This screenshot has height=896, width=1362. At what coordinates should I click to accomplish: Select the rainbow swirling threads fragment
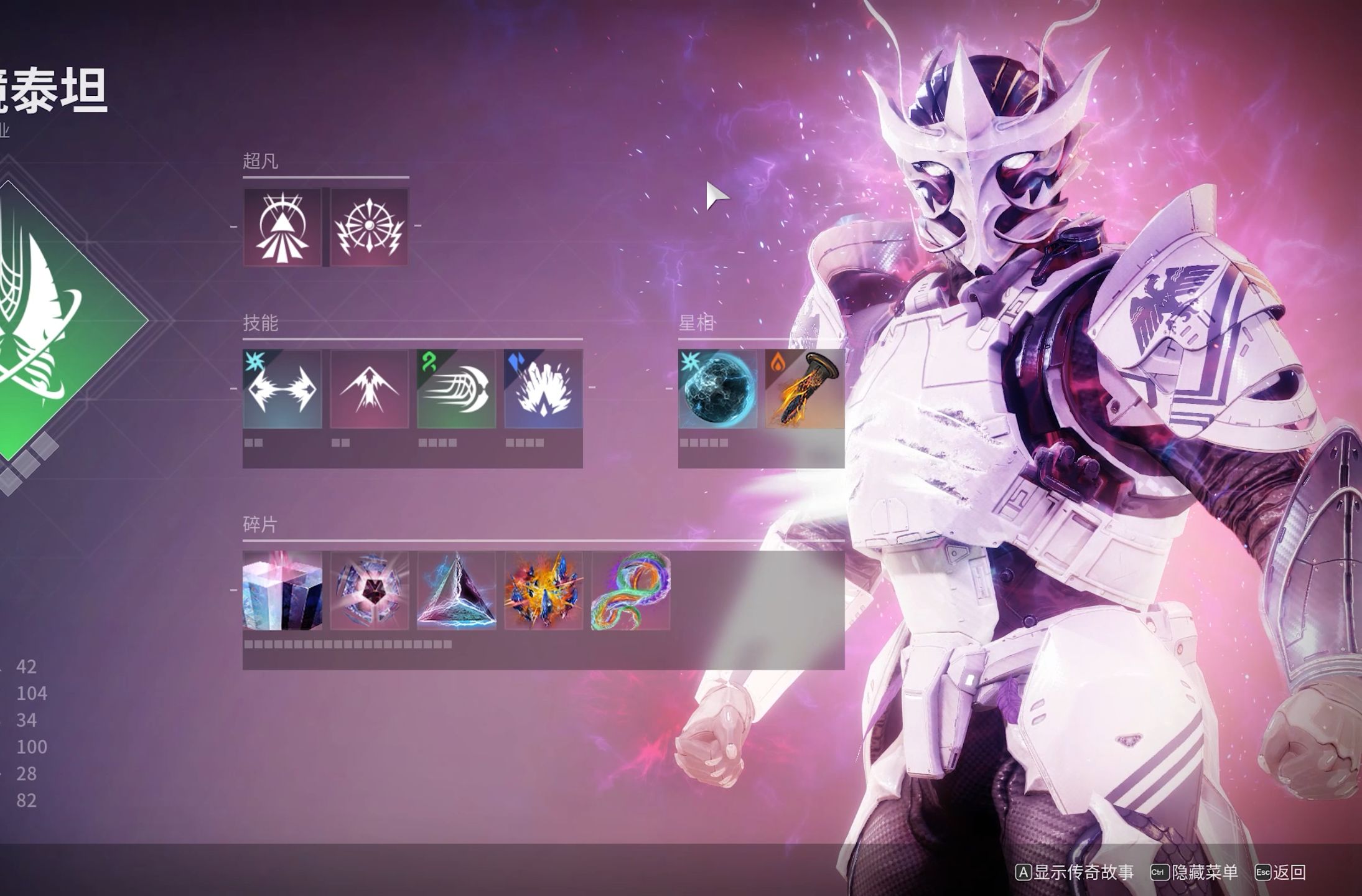click(630, 590)
